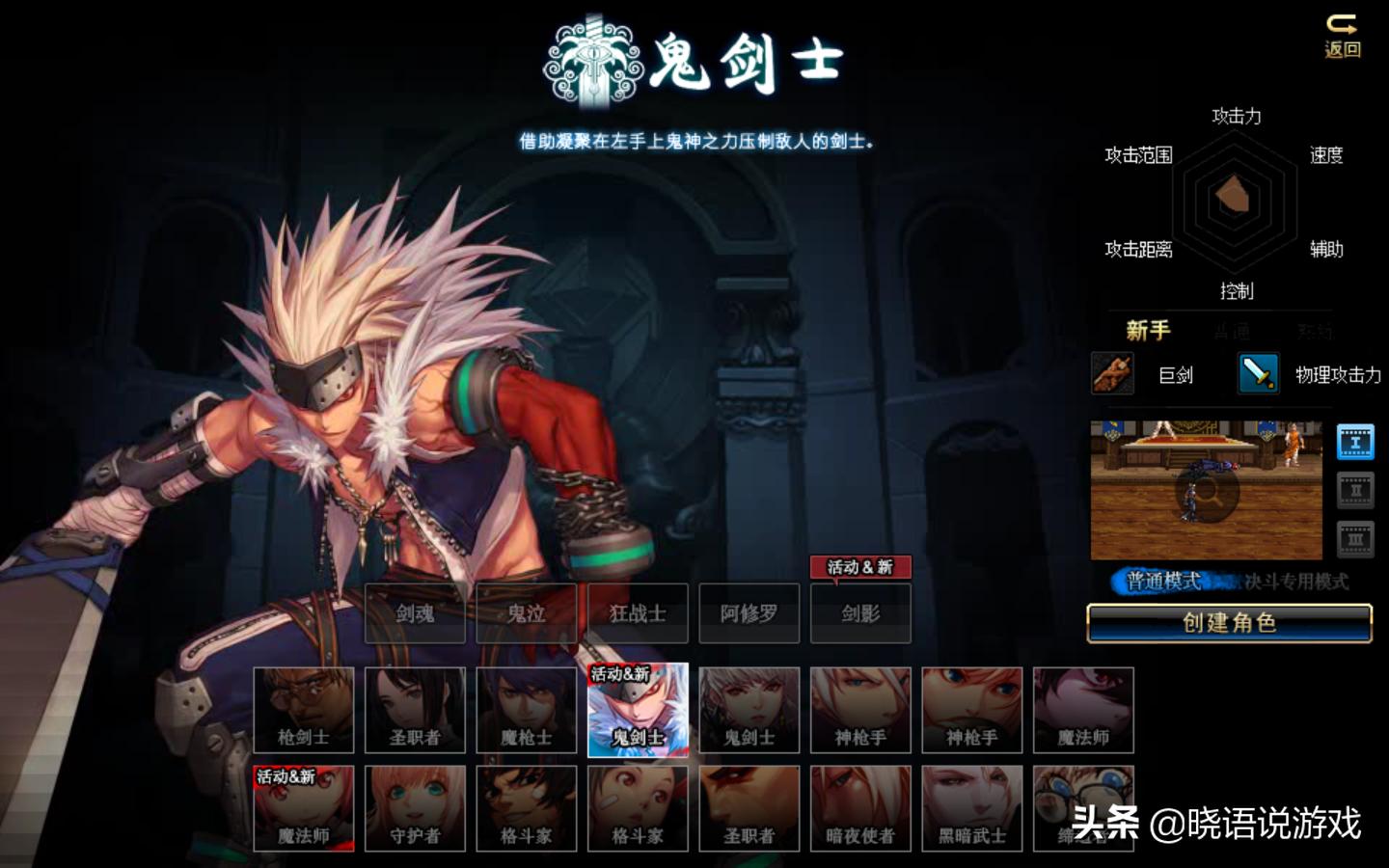The width and height of the screenshot is (1389, 868).
Task: Select the 魔法师 portrait with 活动&新 badge
Action: pyautogui.click(x=304, y=810)
